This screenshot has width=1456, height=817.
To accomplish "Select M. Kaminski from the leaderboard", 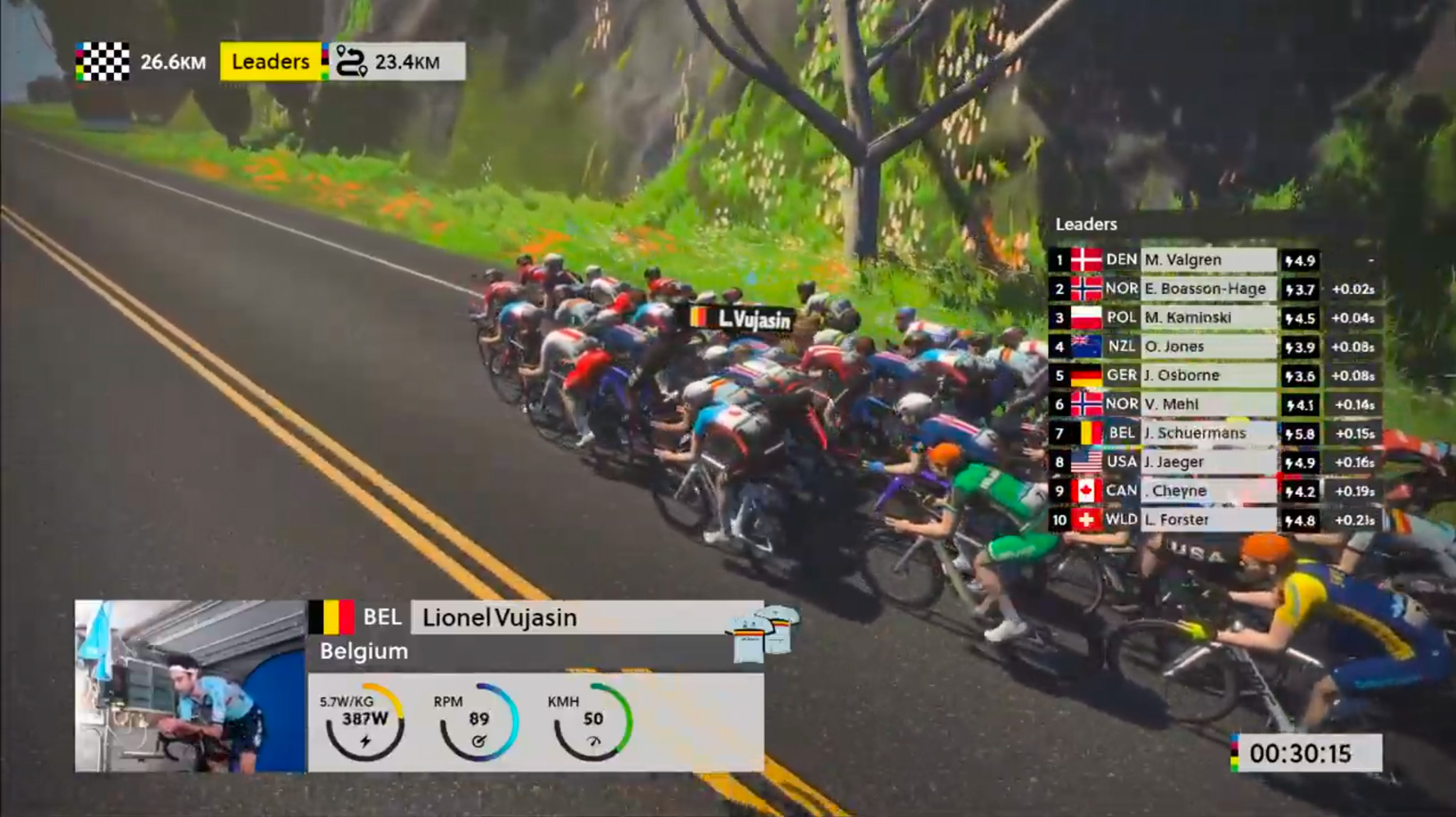I will (x=1207, y=318).
